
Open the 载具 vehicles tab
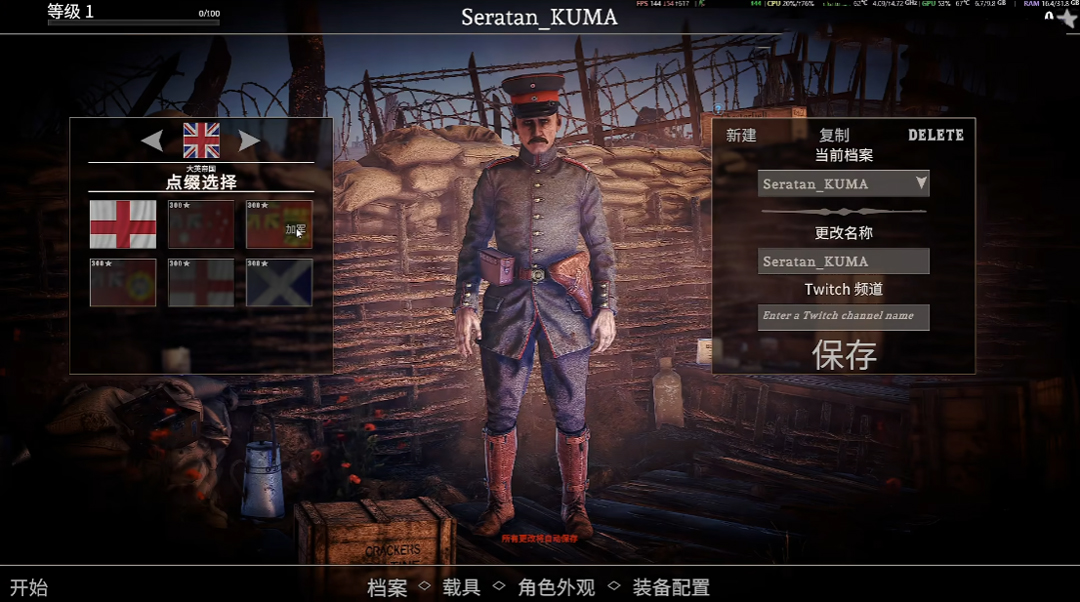click(x=462, y=587)
